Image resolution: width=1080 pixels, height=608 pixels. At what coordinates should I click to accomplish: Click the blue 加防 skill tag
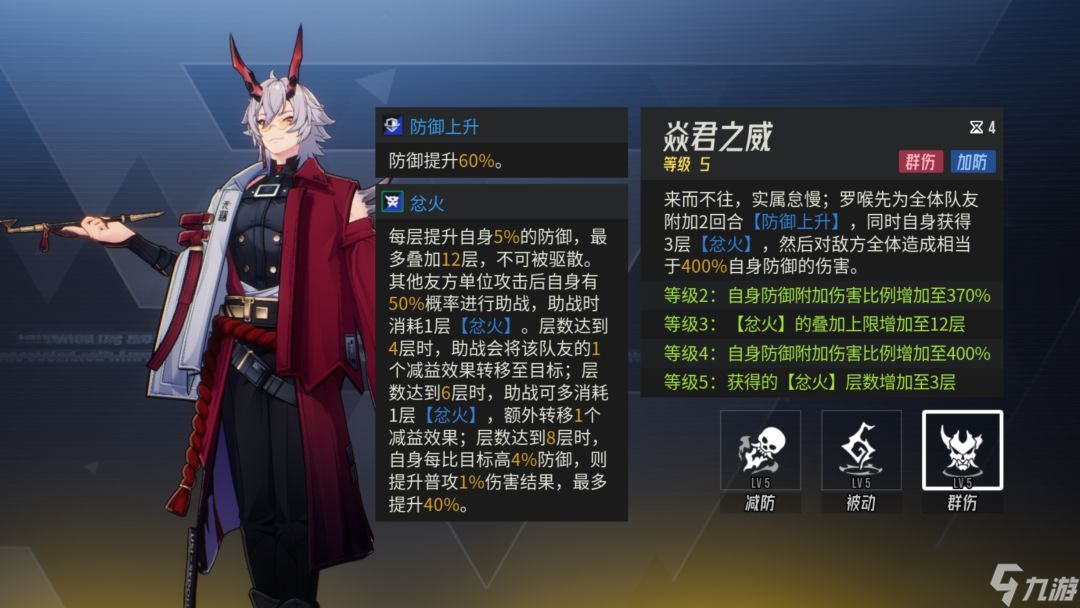pos(972,162)
